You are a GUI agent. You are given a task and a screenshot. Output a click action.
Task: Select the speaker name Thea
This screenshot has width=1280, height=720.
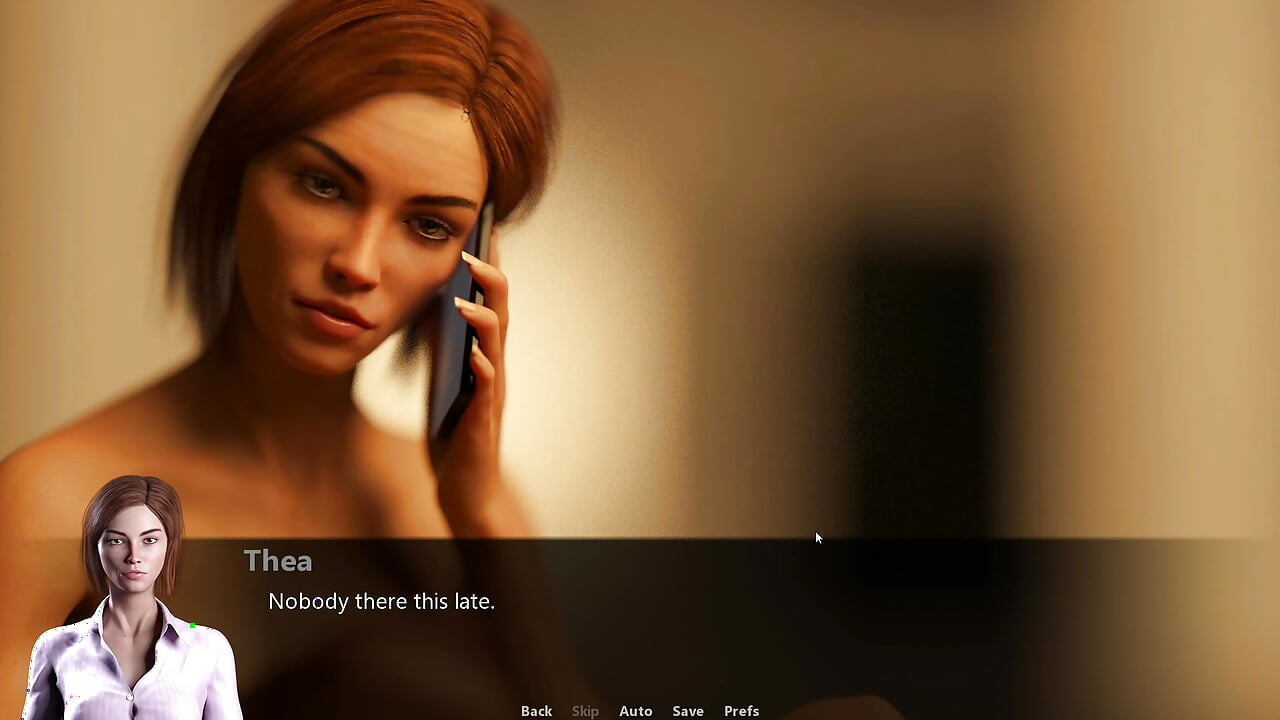coord(278,561)
